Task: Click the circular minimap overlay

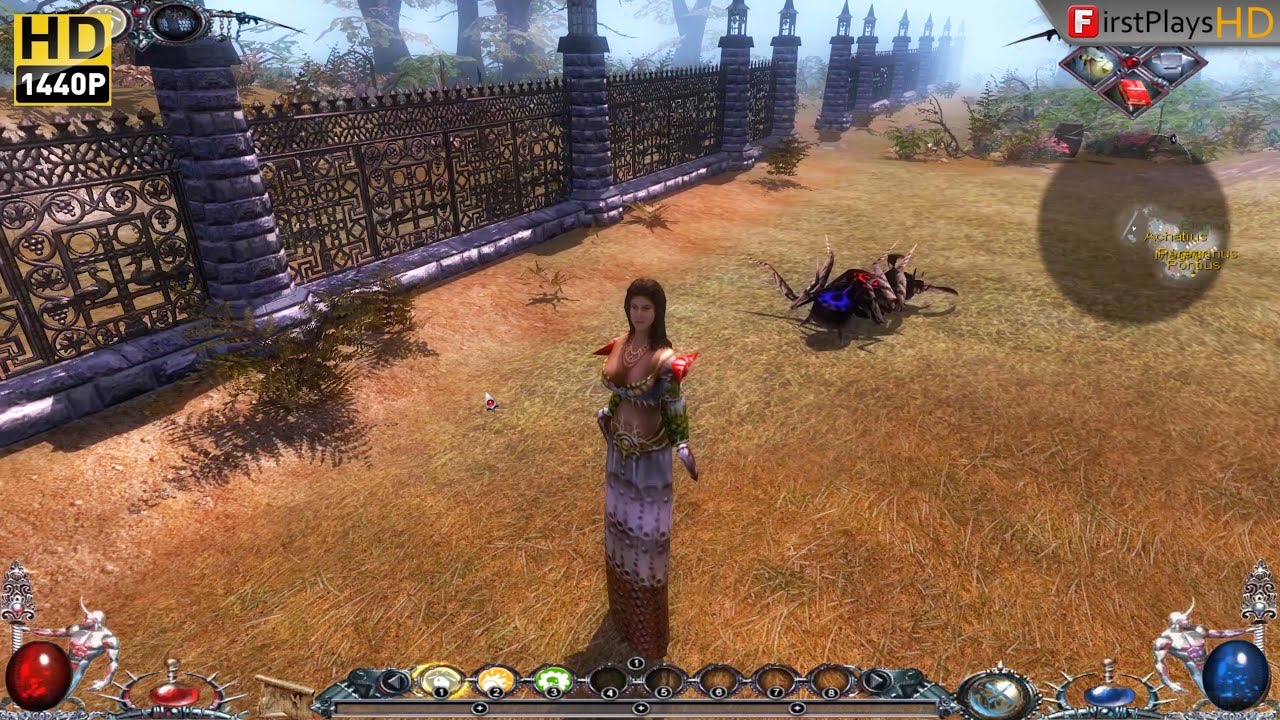Action: pyautogui.click(x=1132, y=238)
